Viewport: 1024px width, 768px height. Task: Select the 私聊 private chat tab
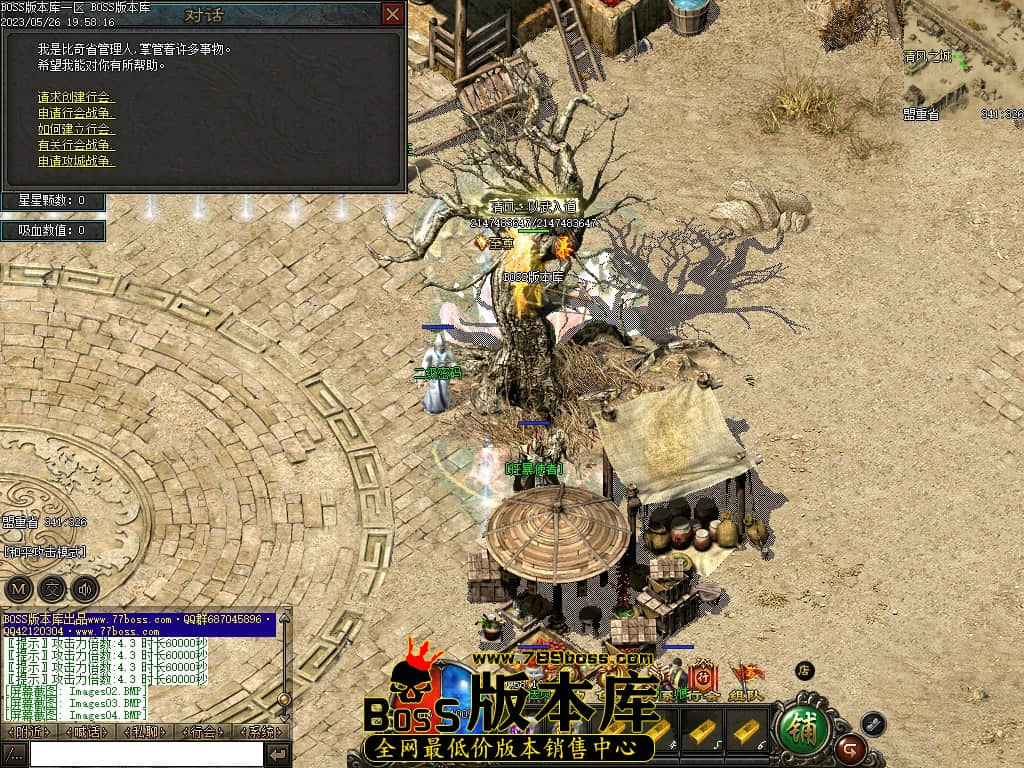pyautogui.click(x=146, y=732)
